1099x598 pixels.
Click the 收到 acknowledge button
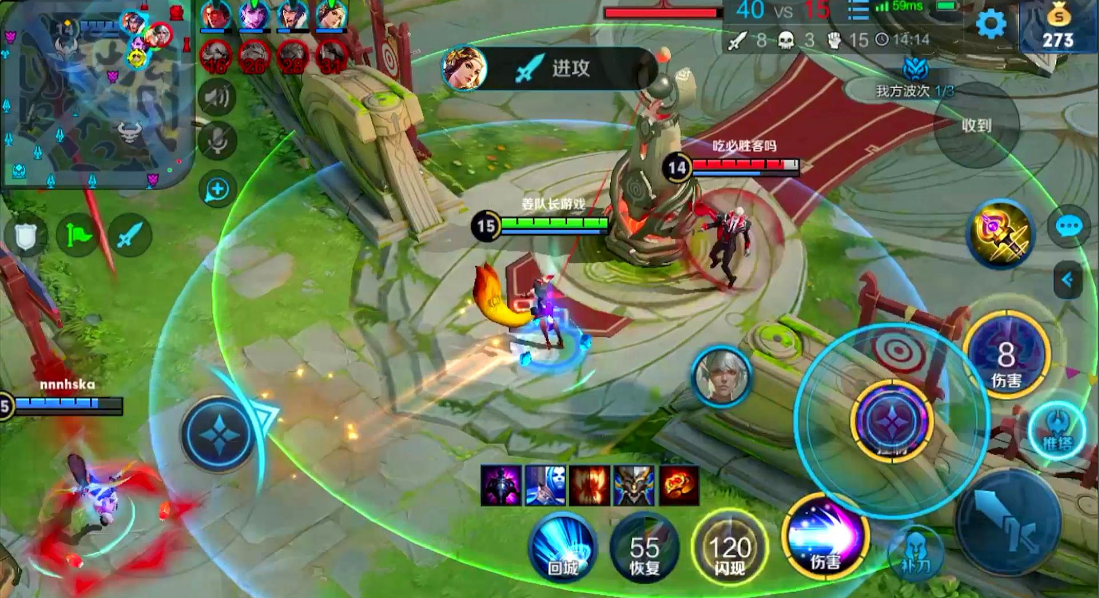[976, 125]
